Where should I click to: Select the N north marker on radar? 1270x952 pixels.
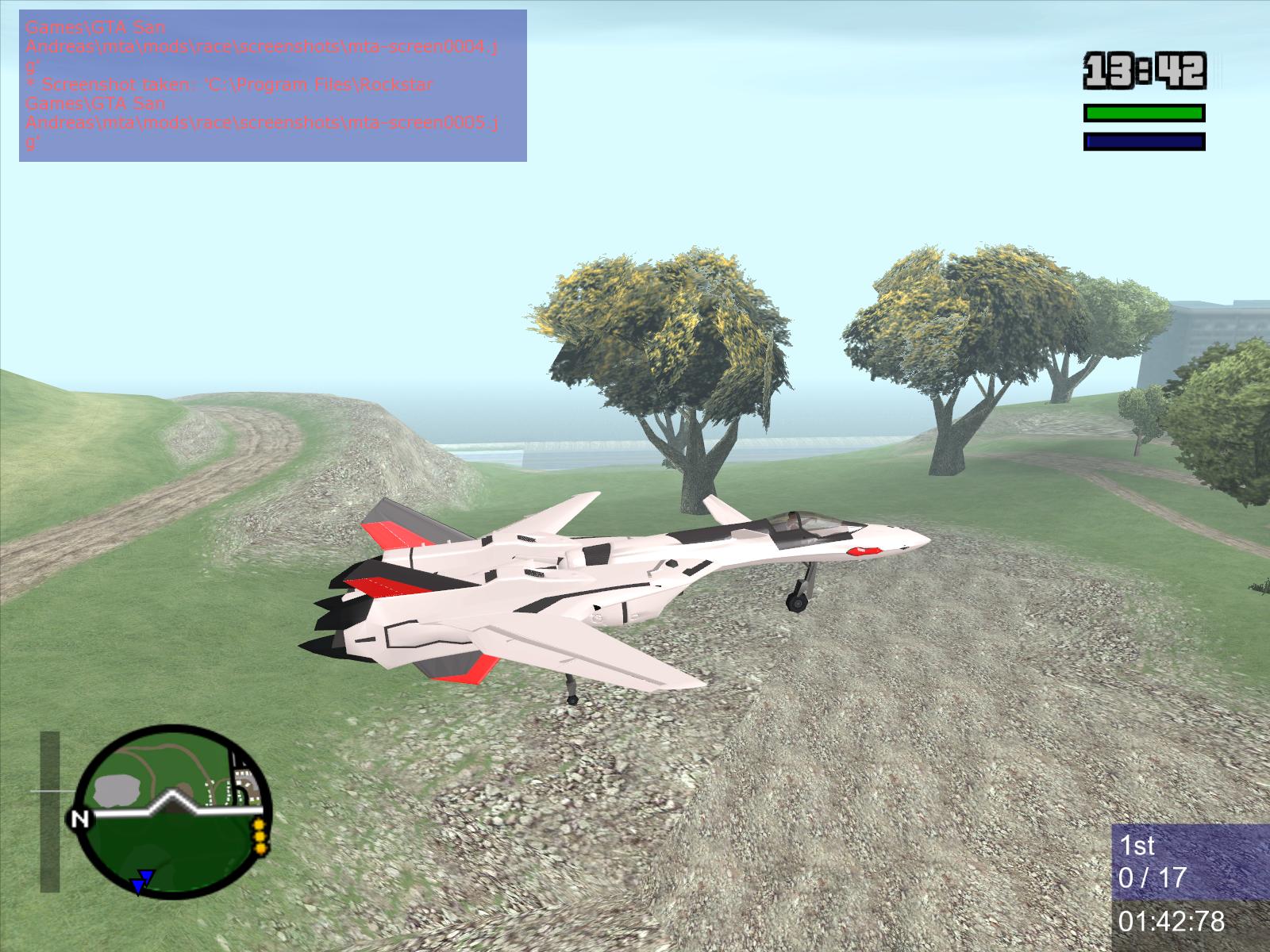tap(79, 819)
